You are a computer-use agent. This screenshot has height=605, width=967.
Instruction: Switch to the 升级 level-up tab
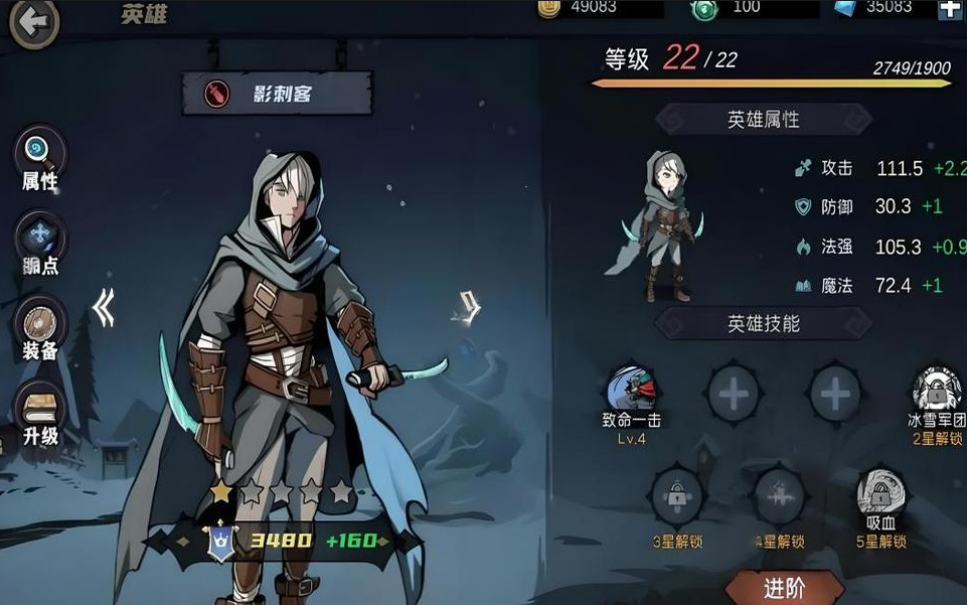pos(40,412)
